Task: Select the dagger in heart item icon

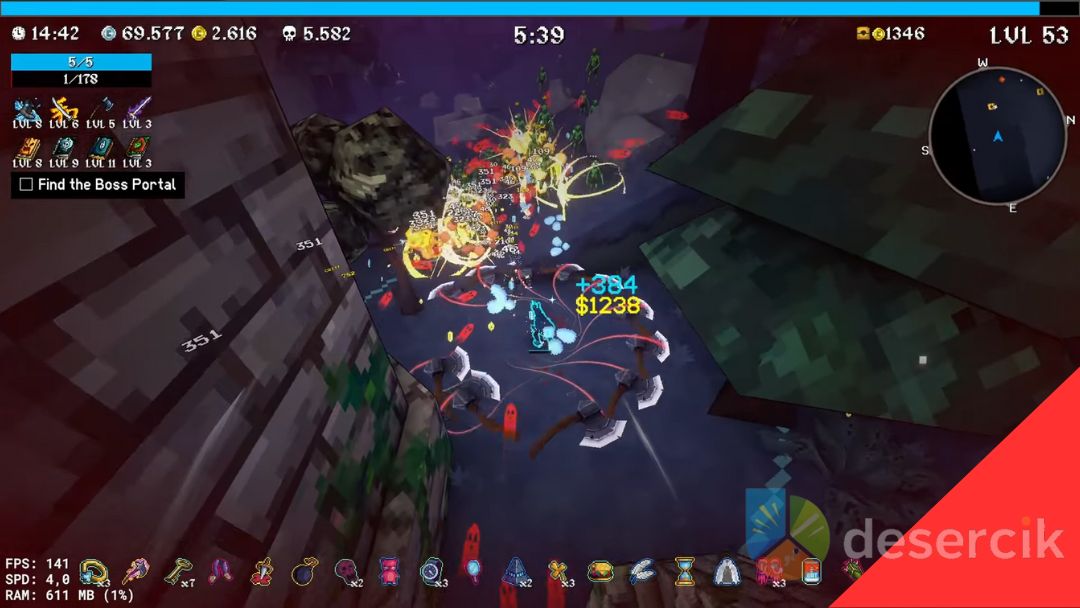Action: pos(262,572)
